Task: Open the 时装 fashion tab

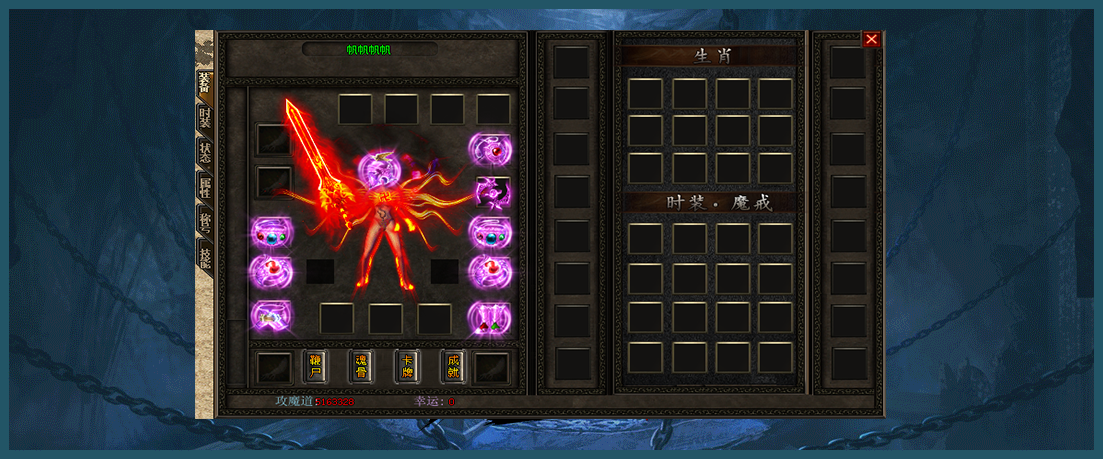Action: 204,119
